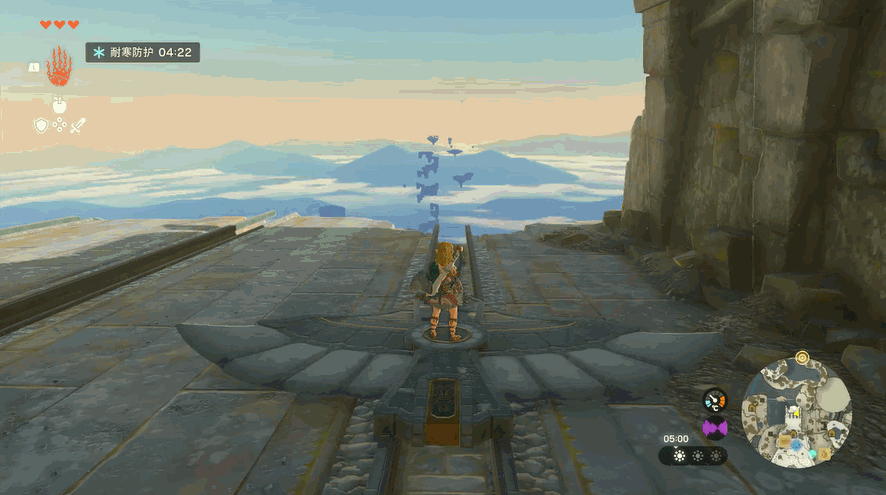Select the gold ring marker above minimap
Image resolution: width=886 pixels, height=495 pixels.
tap(802, 356)
